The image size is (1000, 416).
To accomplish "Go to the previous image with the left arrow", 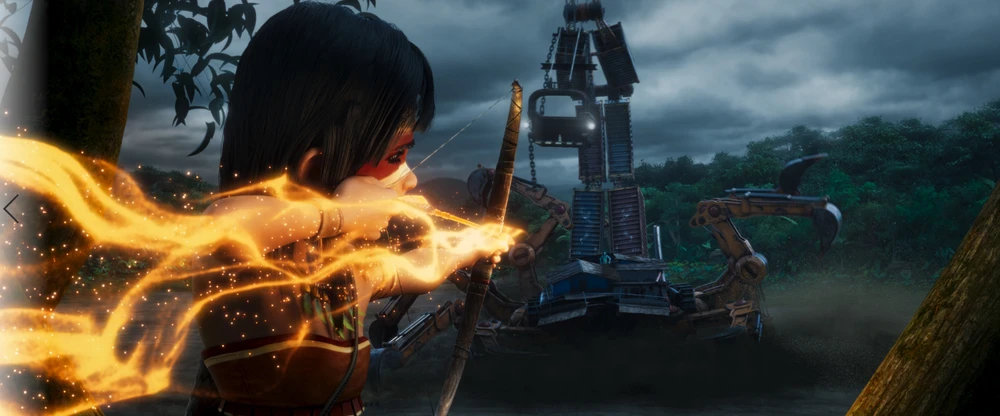I will click(11, 209).
